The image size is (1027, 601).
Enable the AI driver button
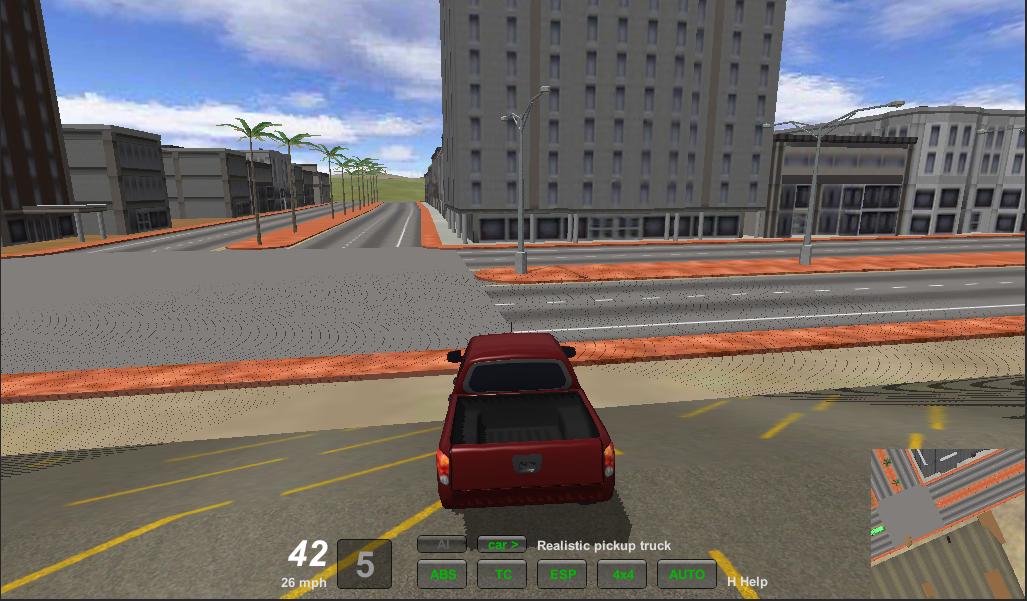tap(442, 545)
